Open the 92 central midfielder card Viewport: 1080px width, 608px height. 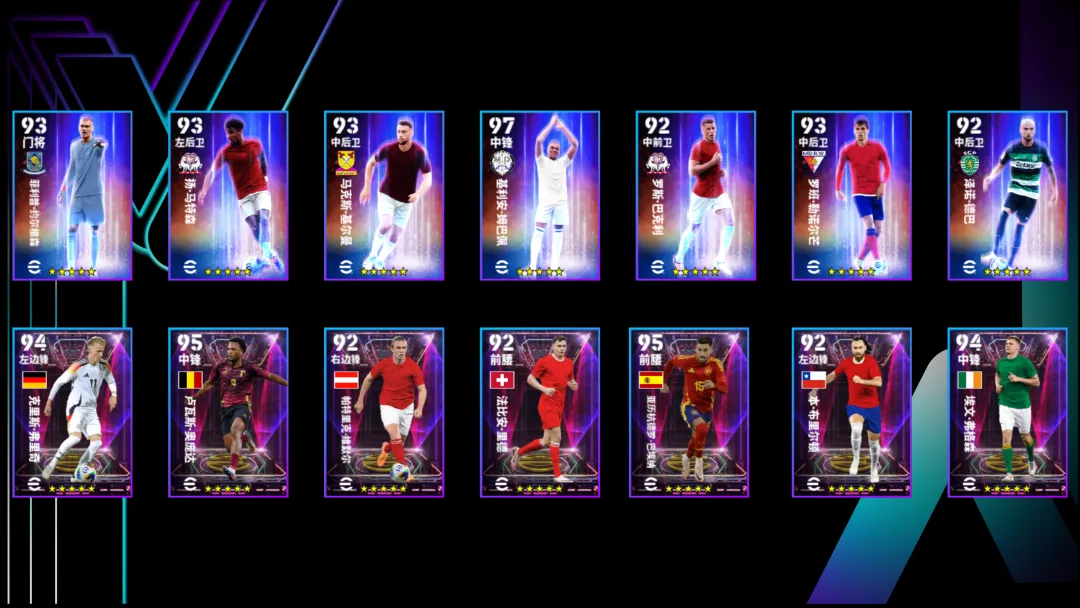696,196
